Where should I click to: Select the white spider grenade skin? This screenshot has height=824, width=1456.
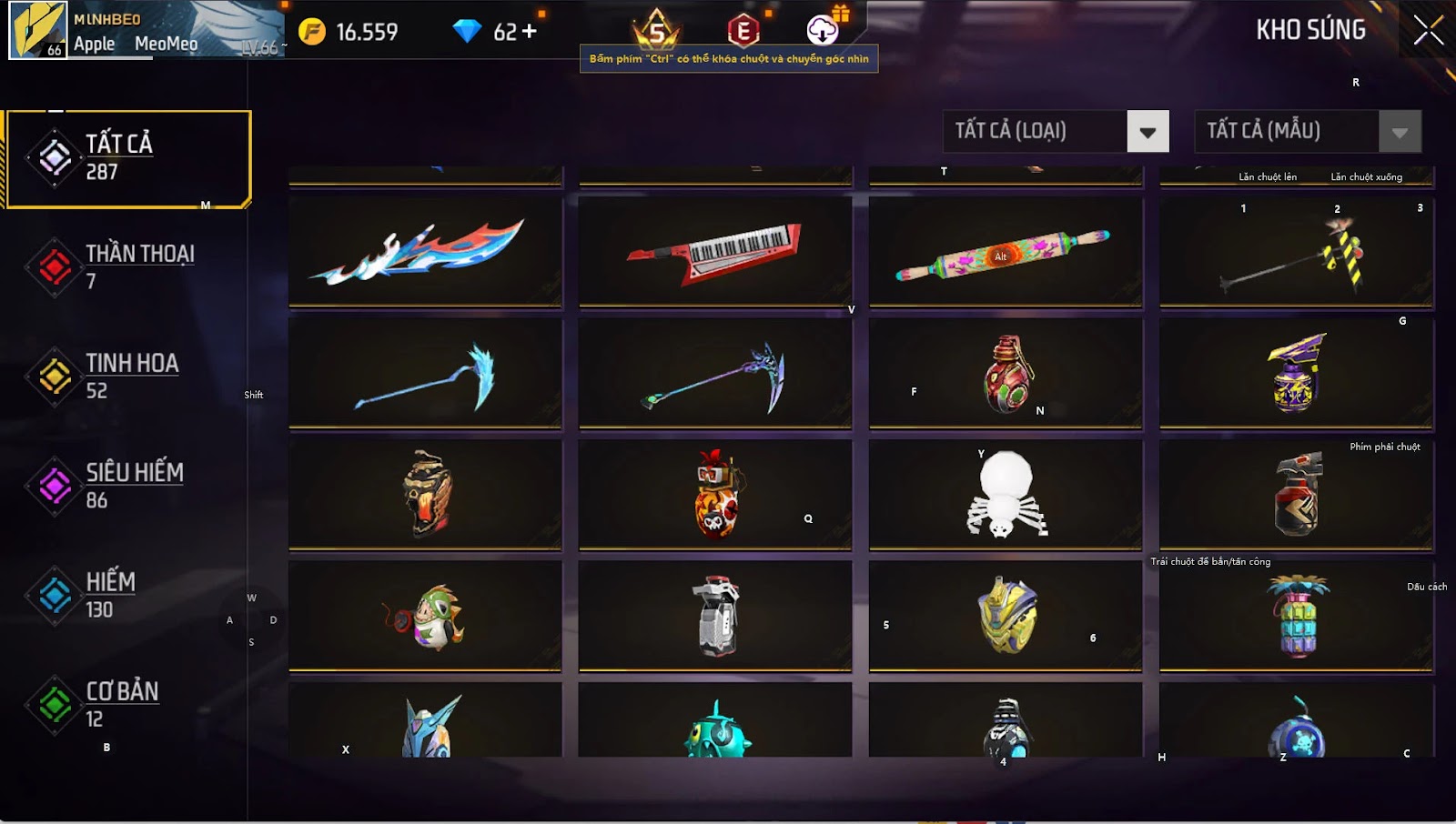(1005, 495)
